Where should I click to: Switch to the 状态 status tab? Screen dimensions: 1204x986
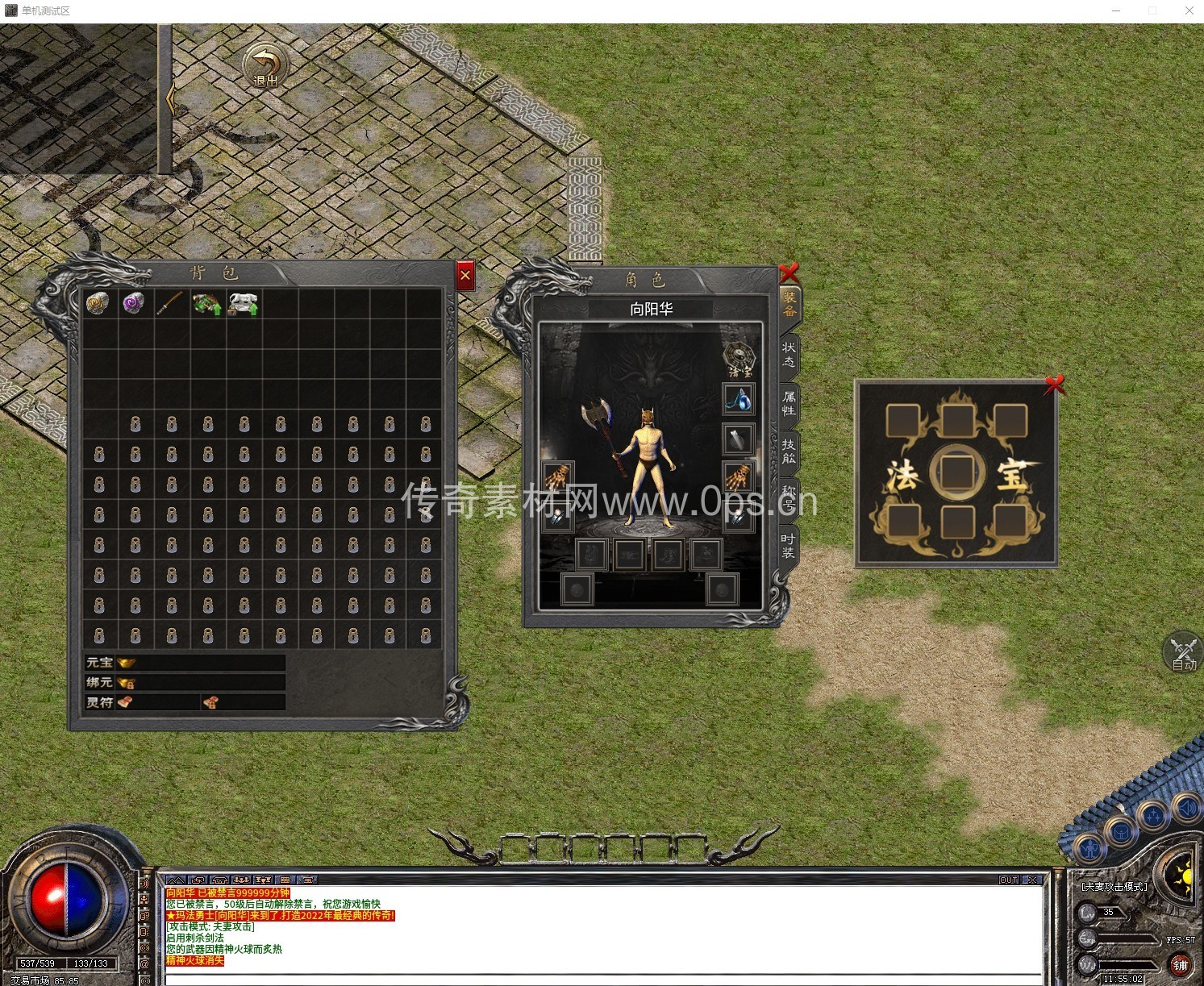click(788, 355)
